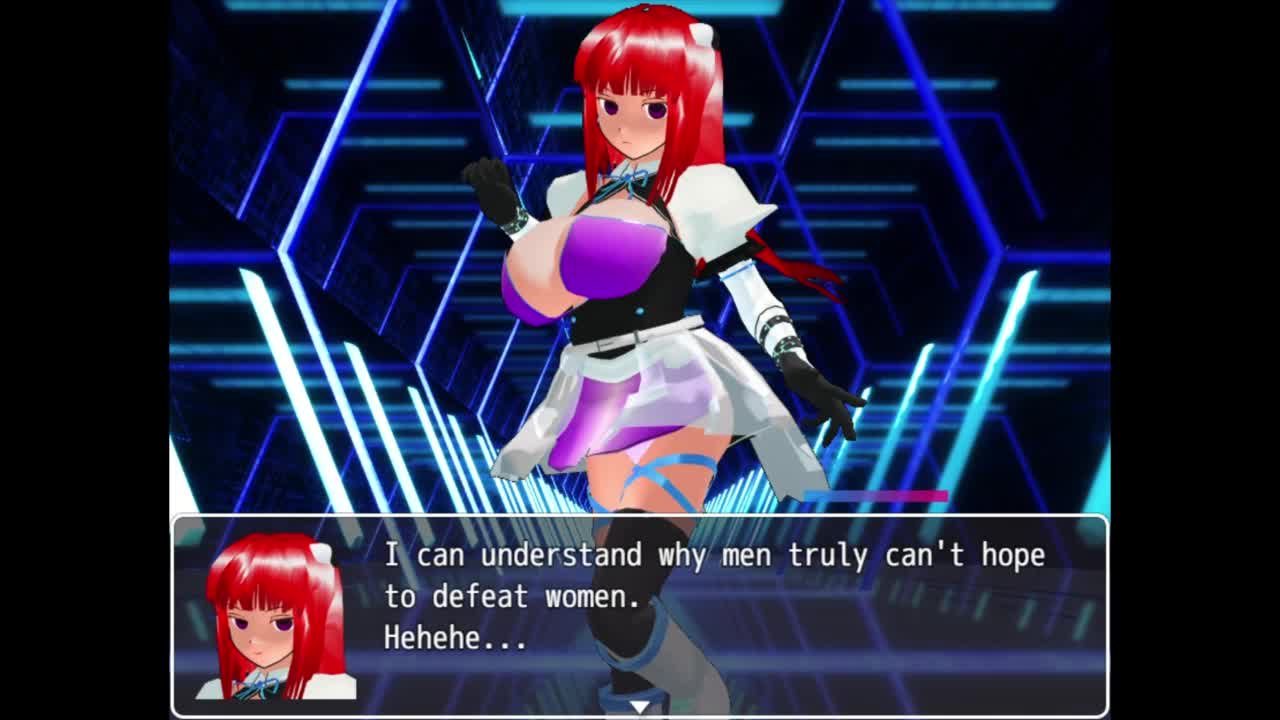Advance dialogue with the white arrow indicator

tap(639, 707)
